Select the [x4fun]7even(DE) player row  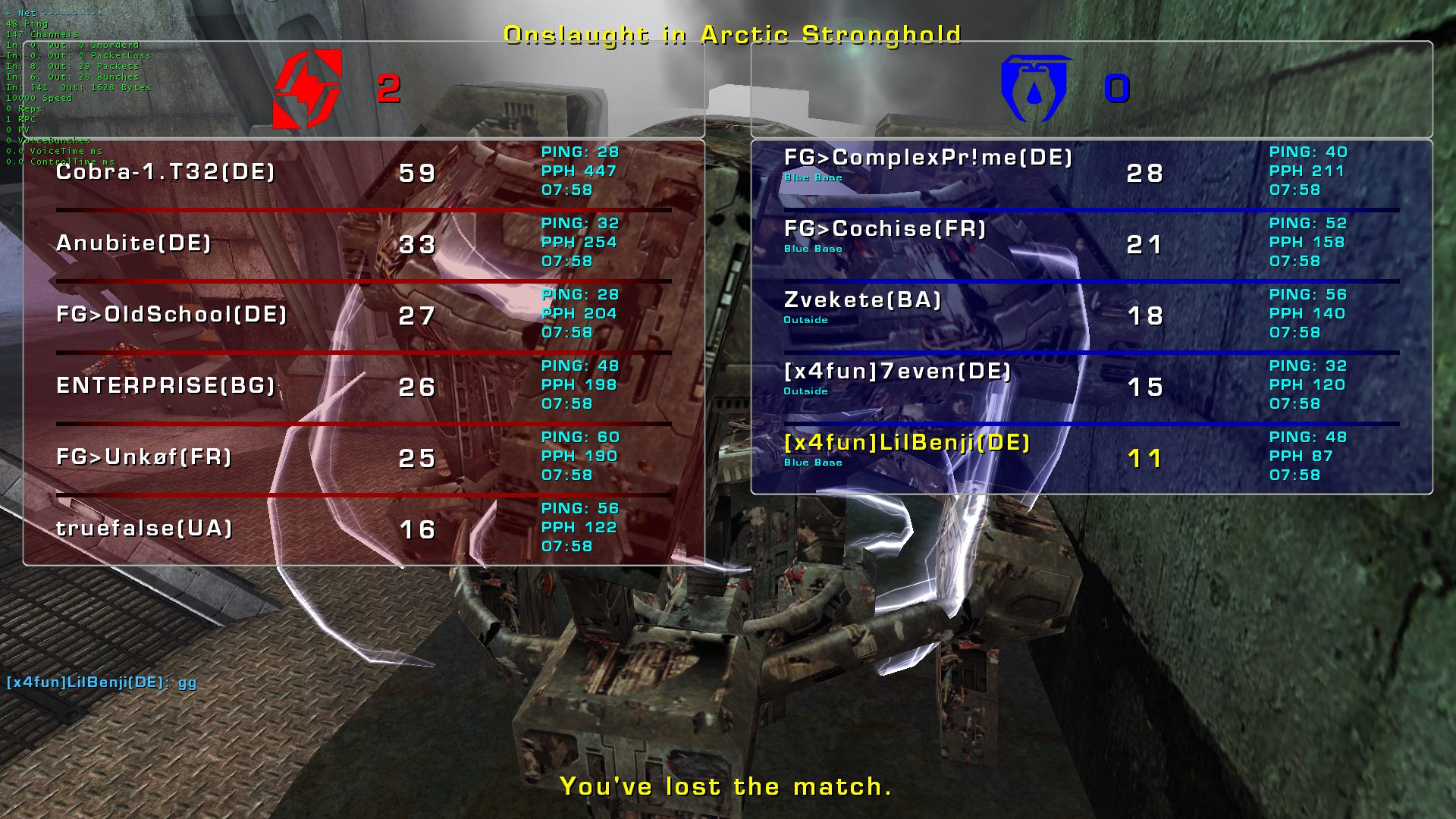897,372
